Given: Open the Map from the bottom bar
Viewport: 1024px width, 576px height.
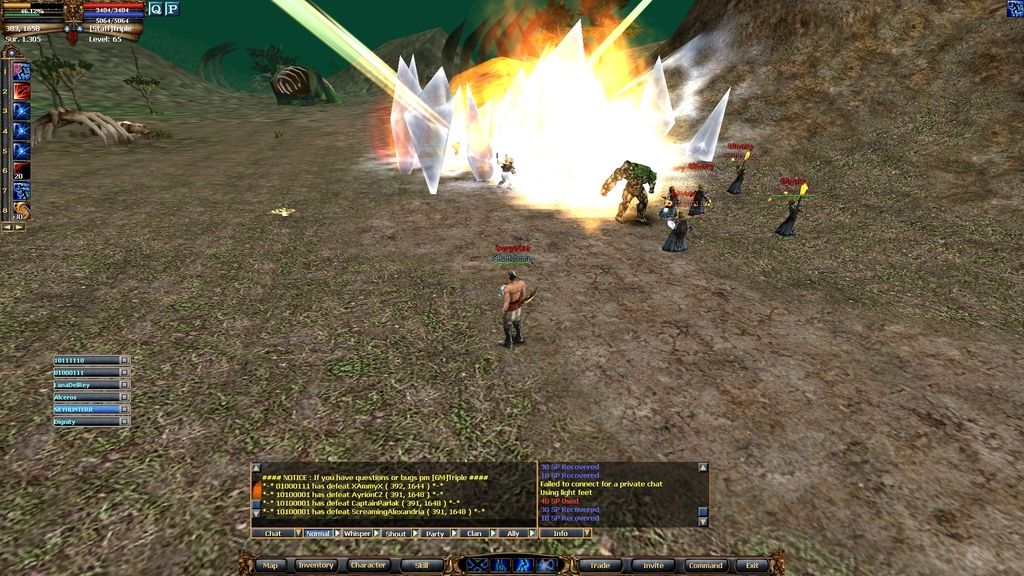Looking at the screenshot, I should coord(270,565).
